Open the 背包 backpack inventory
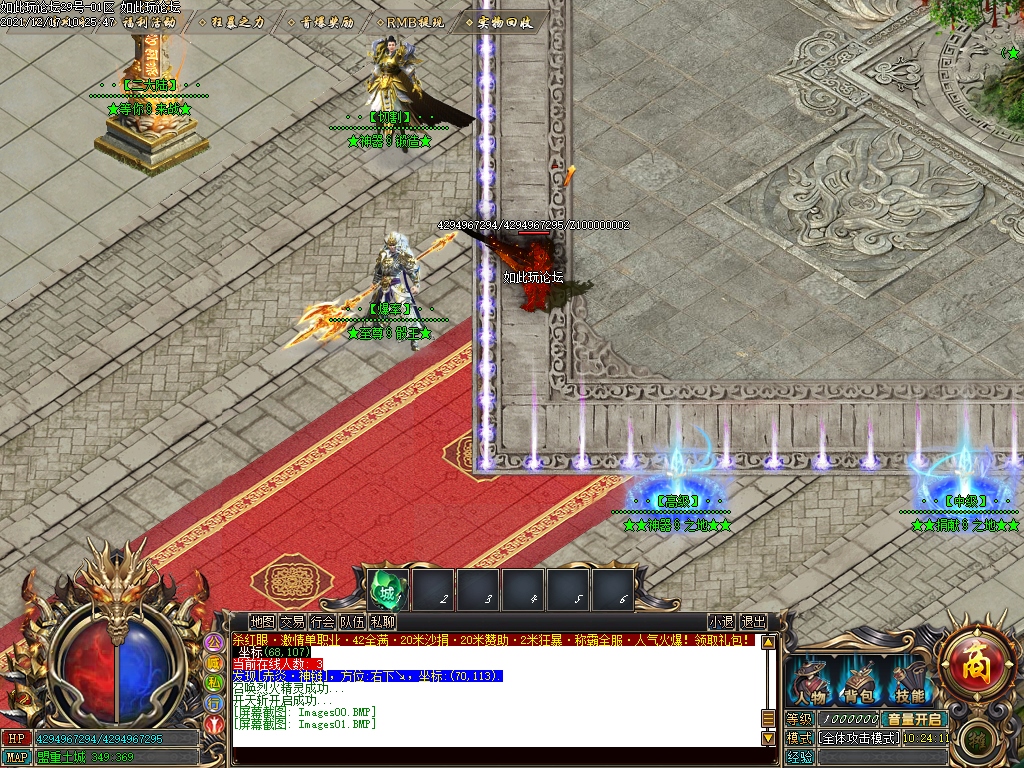 [x=859, y=685]
